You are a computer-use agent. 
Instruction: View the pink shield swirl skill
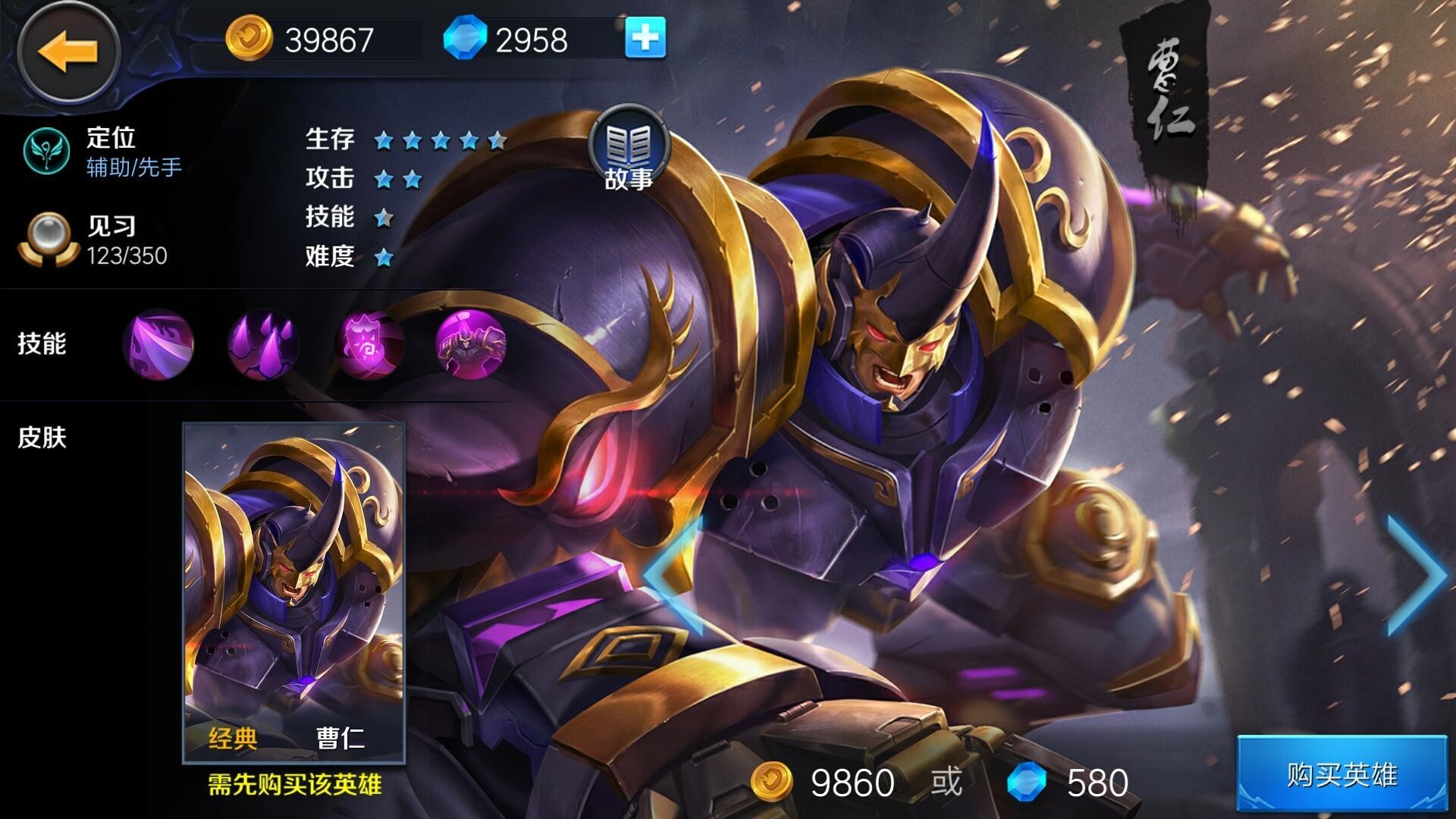tap(369, 344)
